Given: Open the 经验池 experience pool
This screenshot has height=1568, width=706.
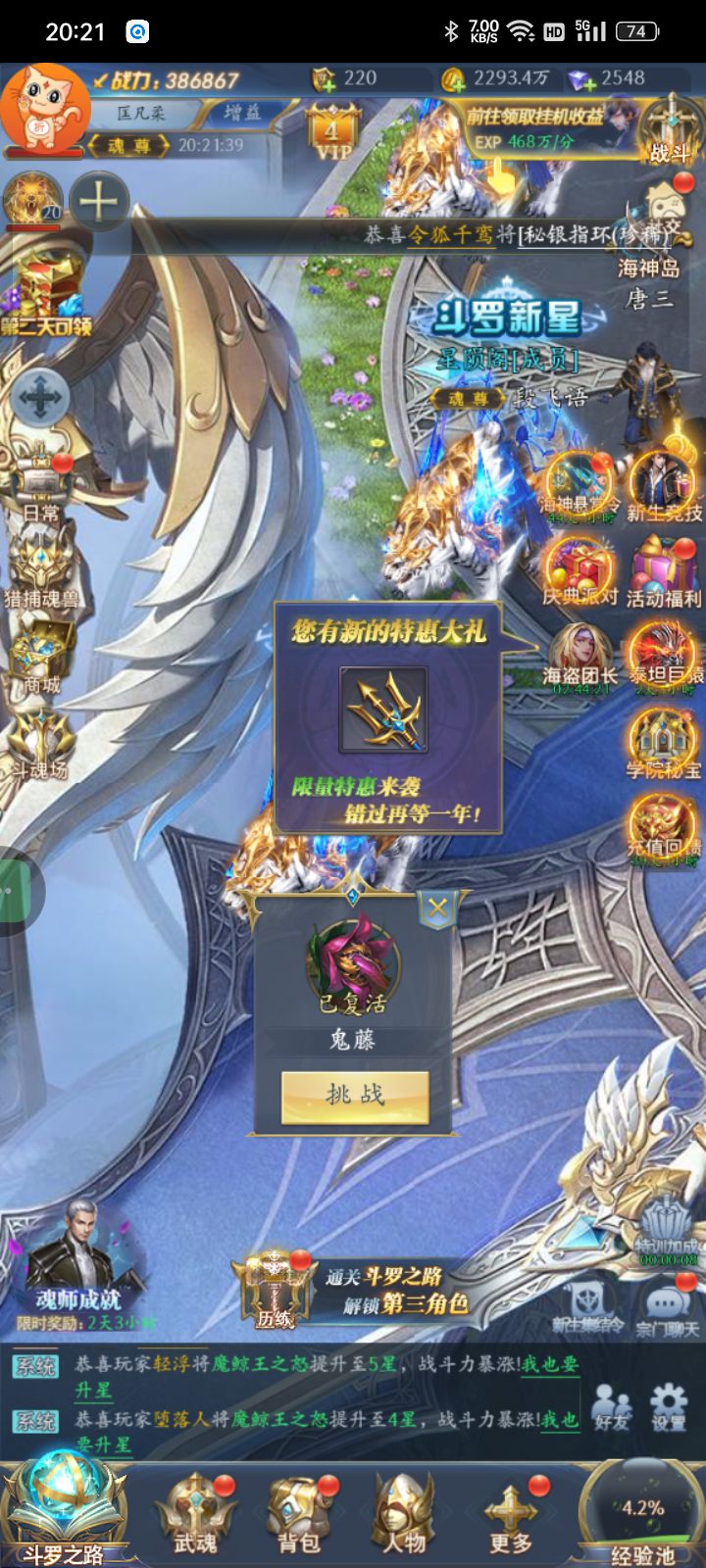Looking at the screenshot, I should (x=642, y=1514).
